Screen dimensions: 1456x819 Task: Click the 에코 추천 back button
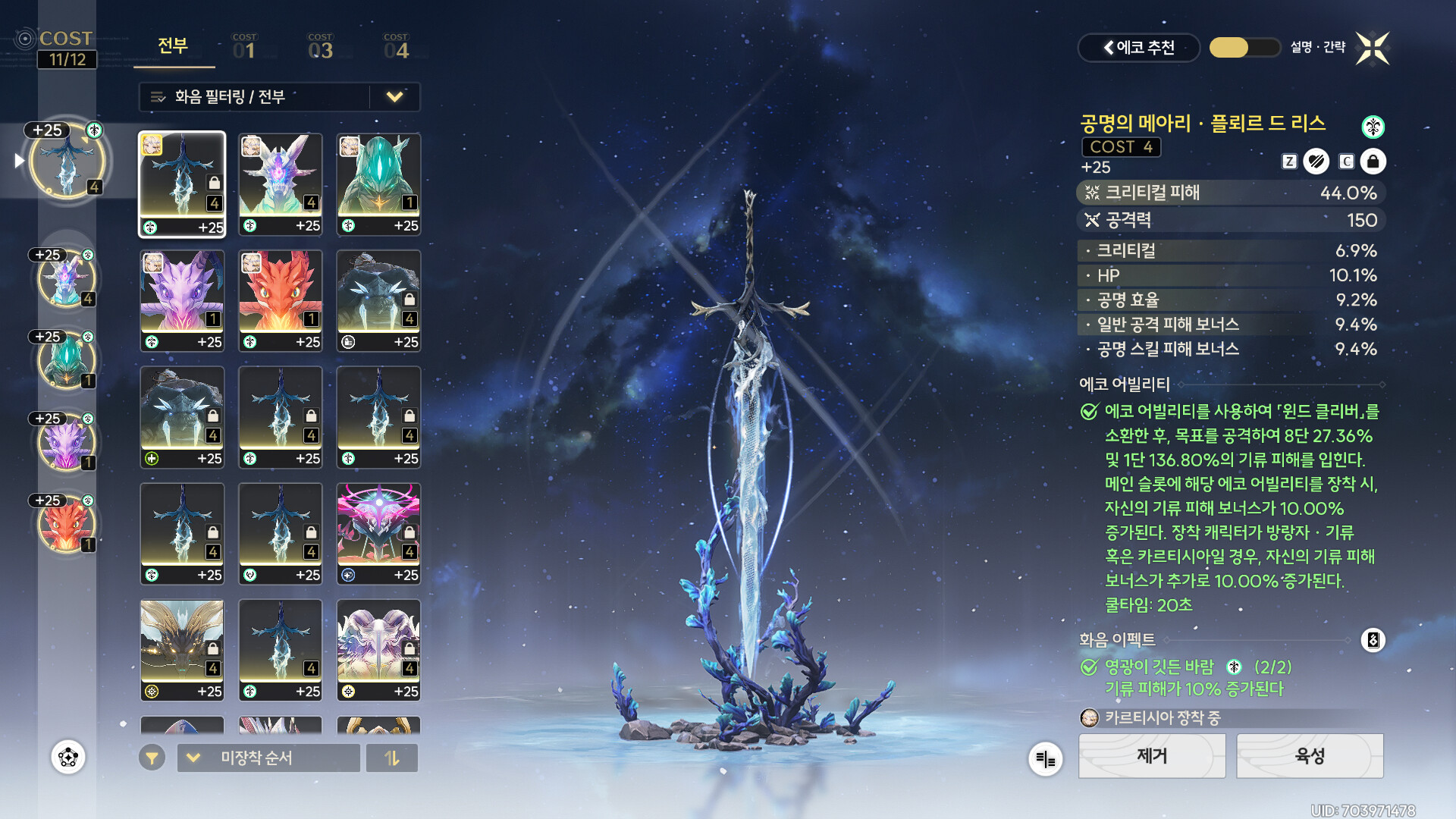coord(1138,48)
